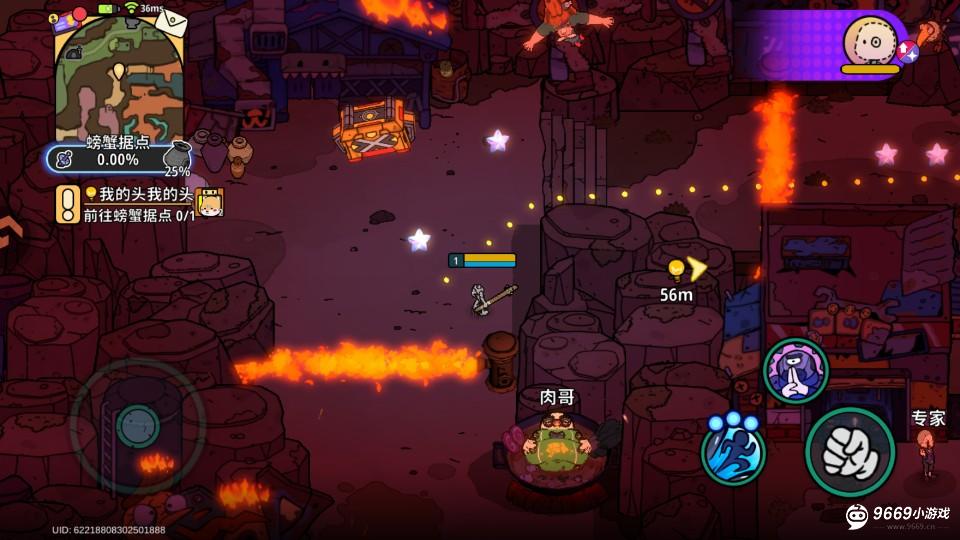
Task: Open the mail envelope icon
Action: pos(170,21)
